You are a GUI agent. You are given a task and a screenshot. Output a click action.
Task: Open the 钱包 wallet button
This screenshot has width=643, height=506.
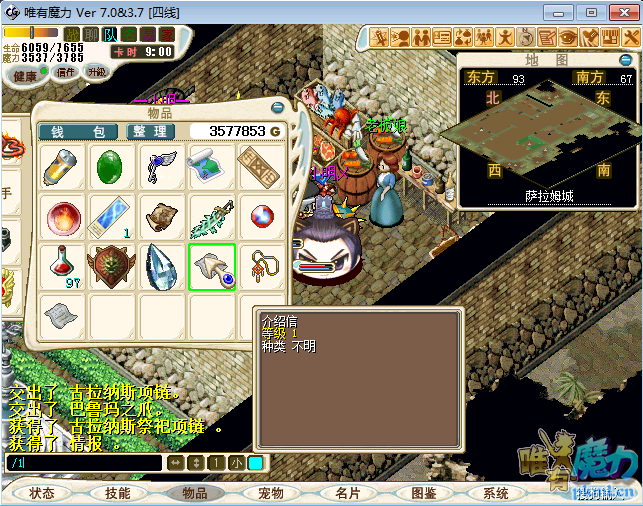pyautogui.click(x=78, y=131)
